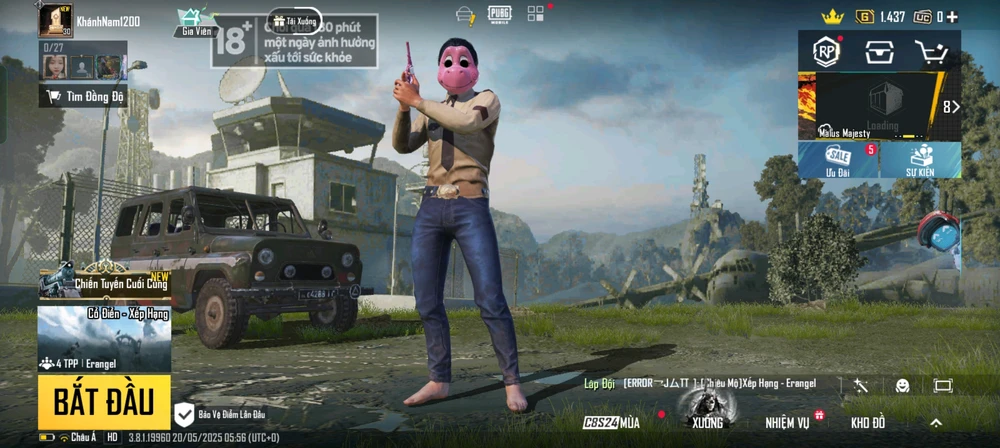
Task: Open the Chiến Tuyến Cuối Cùng event banner
Action: tap(104, 281)
